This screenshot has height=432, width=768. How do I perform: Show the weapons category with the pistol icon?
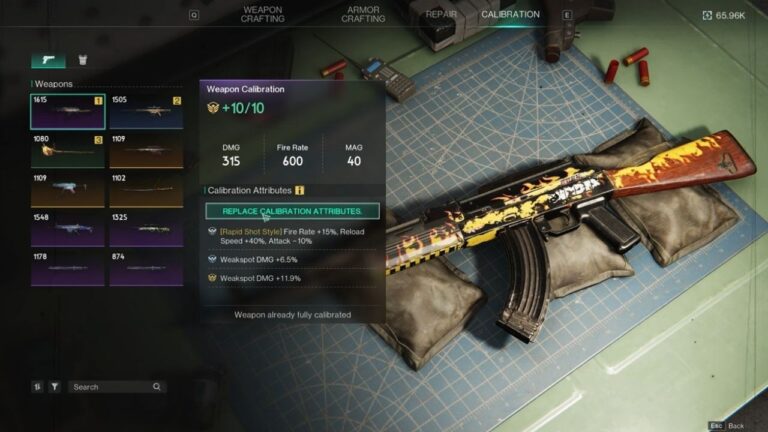point(48,61)
